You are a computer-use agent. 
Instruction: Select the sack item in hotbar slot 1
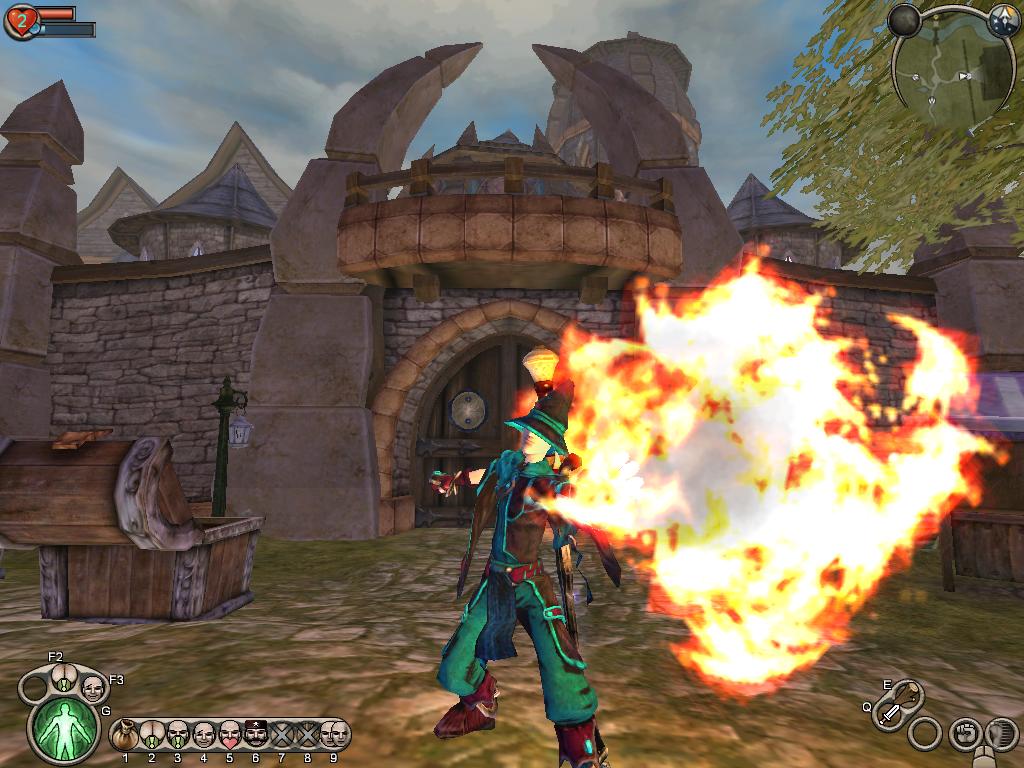click(125, 736)
